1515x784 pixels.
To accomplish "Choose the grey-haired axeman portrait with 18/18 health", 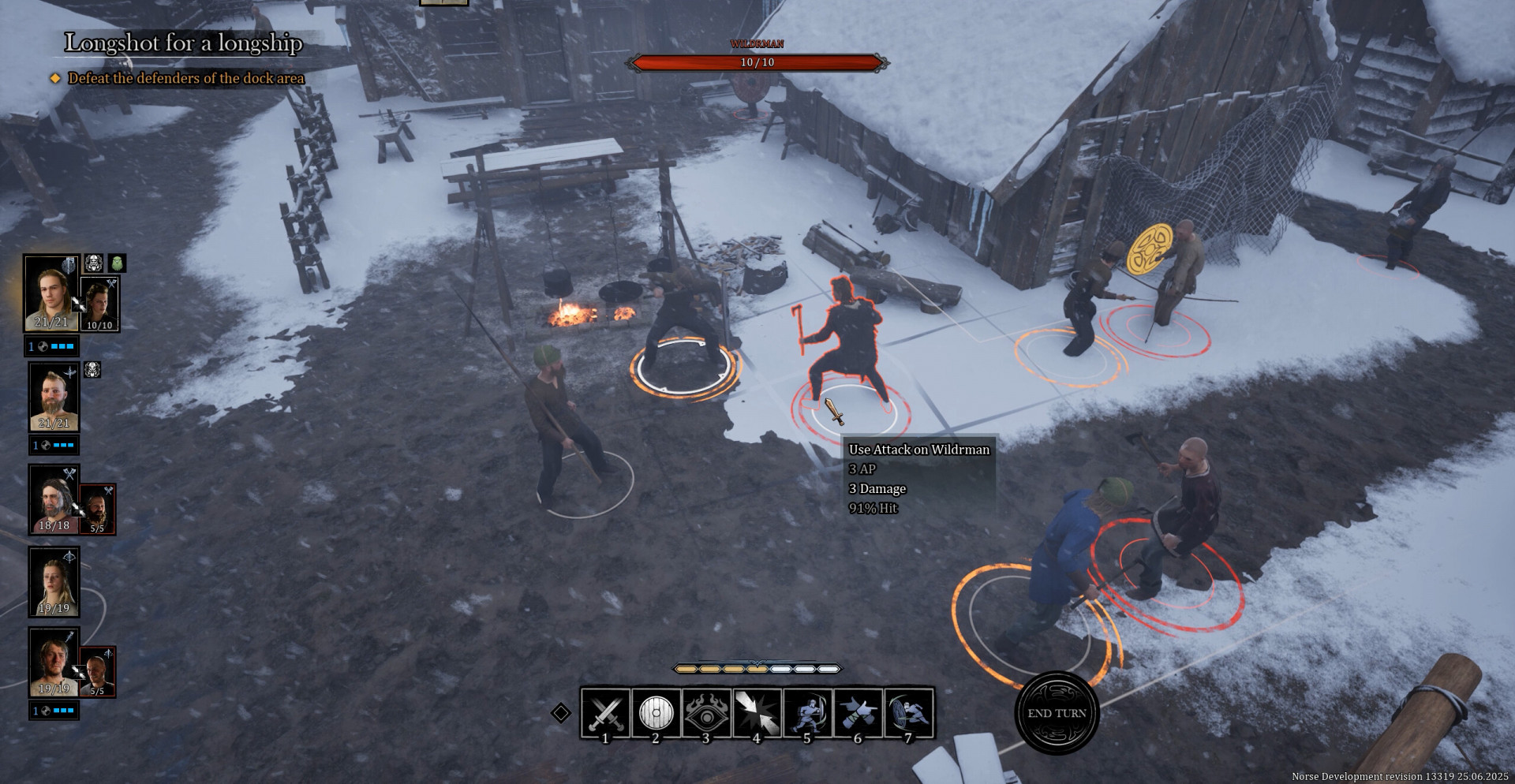I will click(54, 499).
